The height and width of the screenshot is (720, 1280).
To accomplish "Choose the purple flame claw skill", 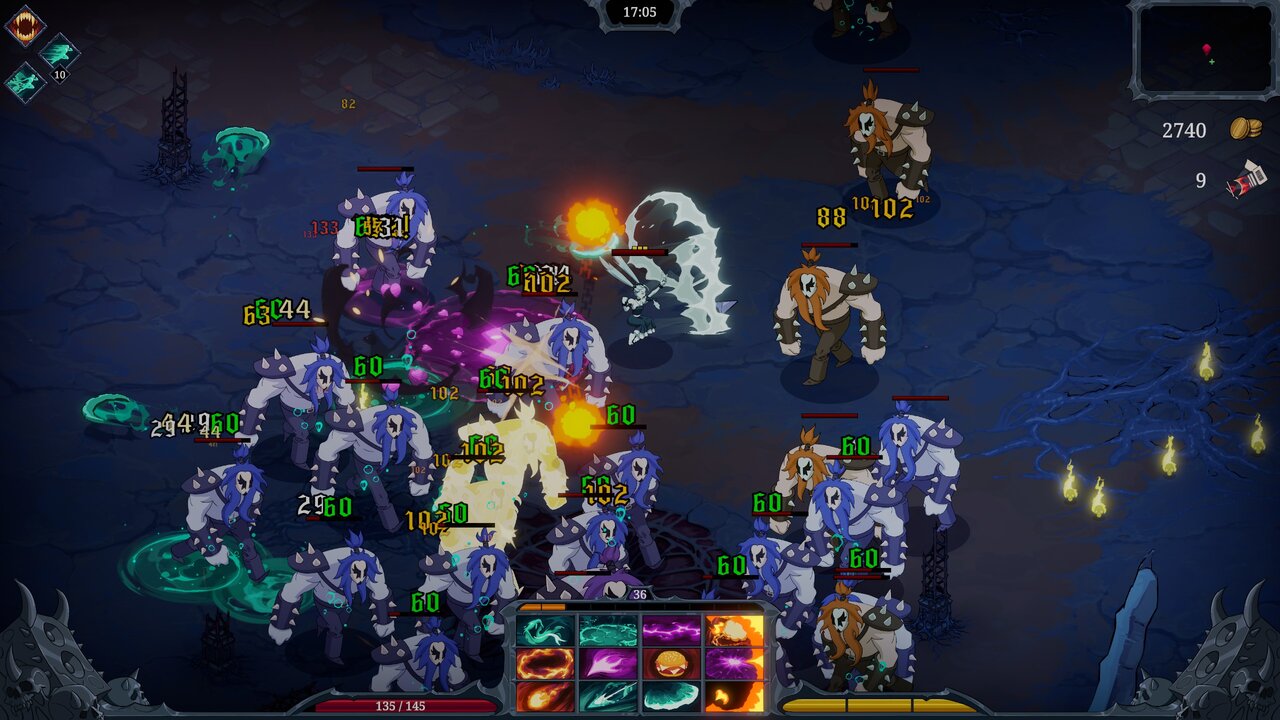I will [608, 663].
